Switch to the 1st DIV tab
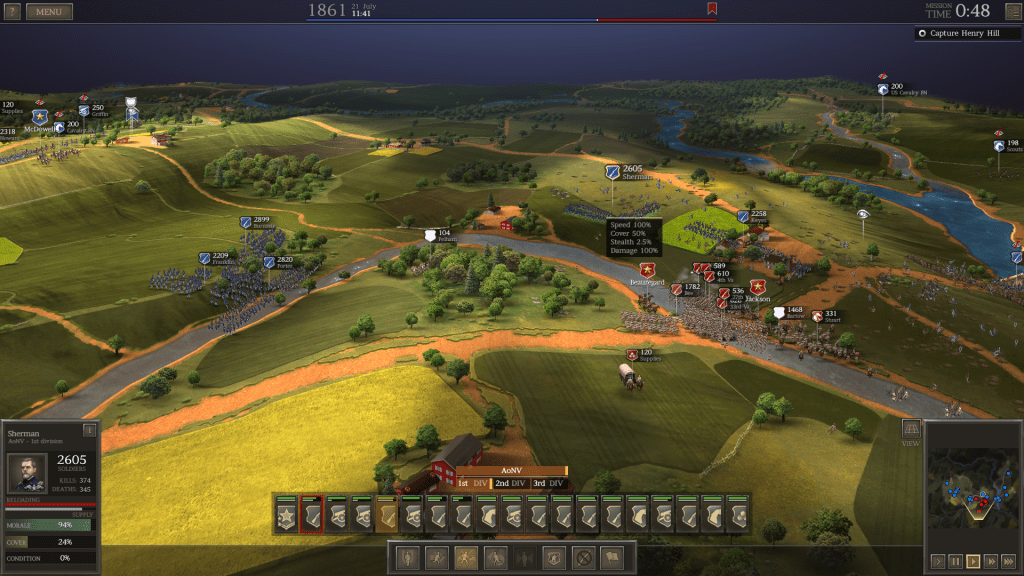This screenshot has height=576, width=1024. pyautogui.click(x=471, y=483)
